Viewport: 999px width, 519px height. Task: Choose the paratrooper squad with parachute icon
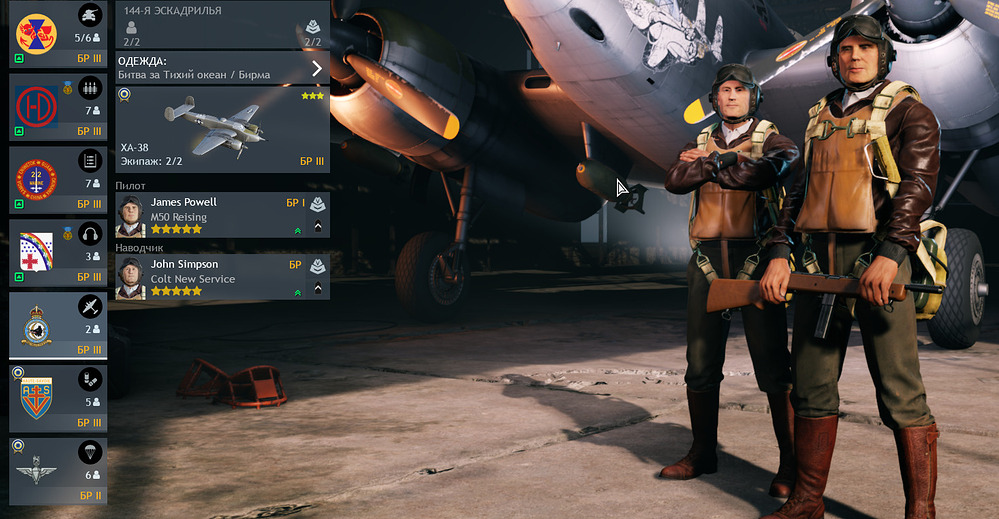coord(57,470)
